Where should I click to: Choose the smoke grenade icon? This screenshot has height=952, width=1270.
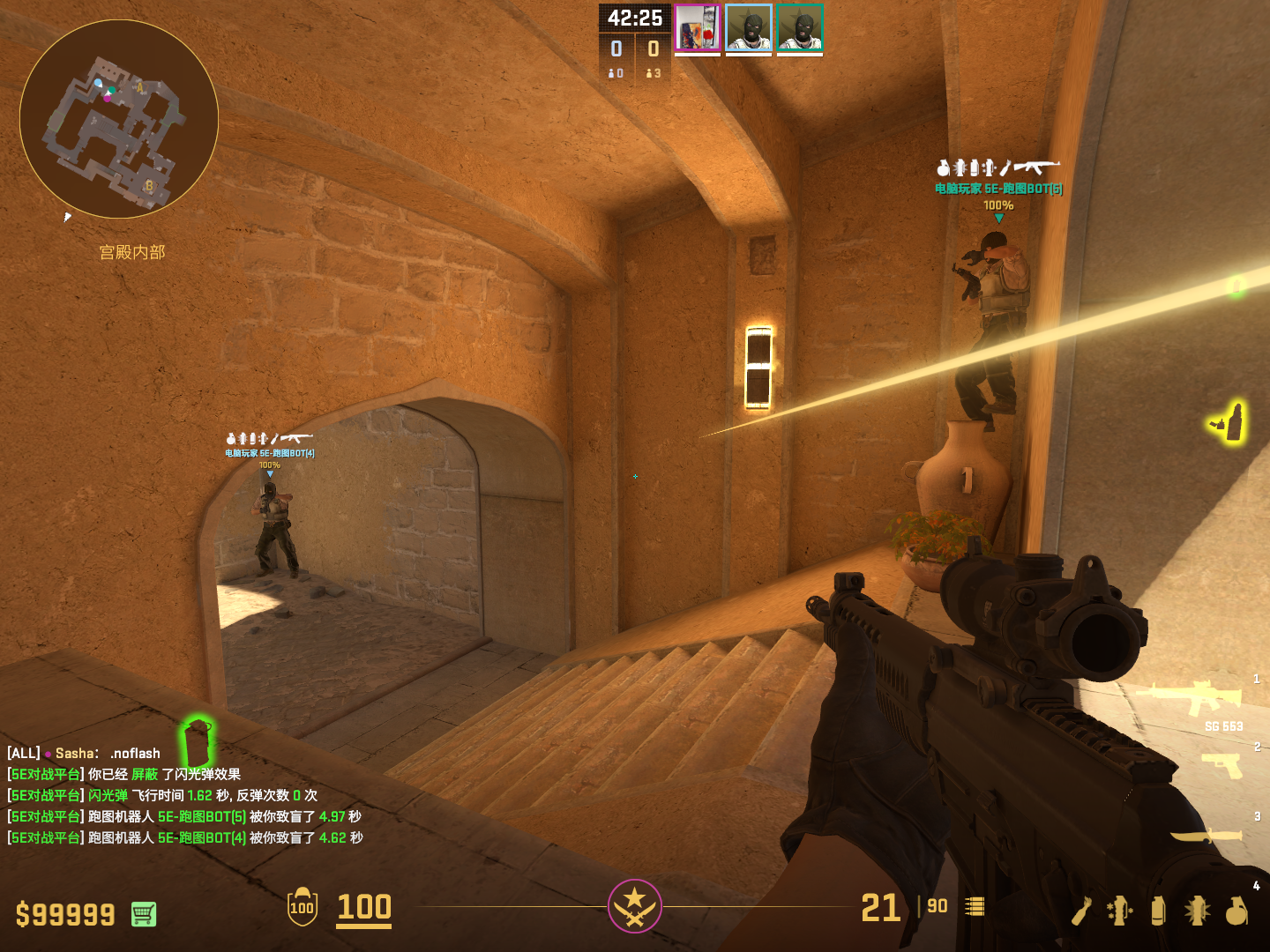pyautogui.click(x=1158, y=911)
